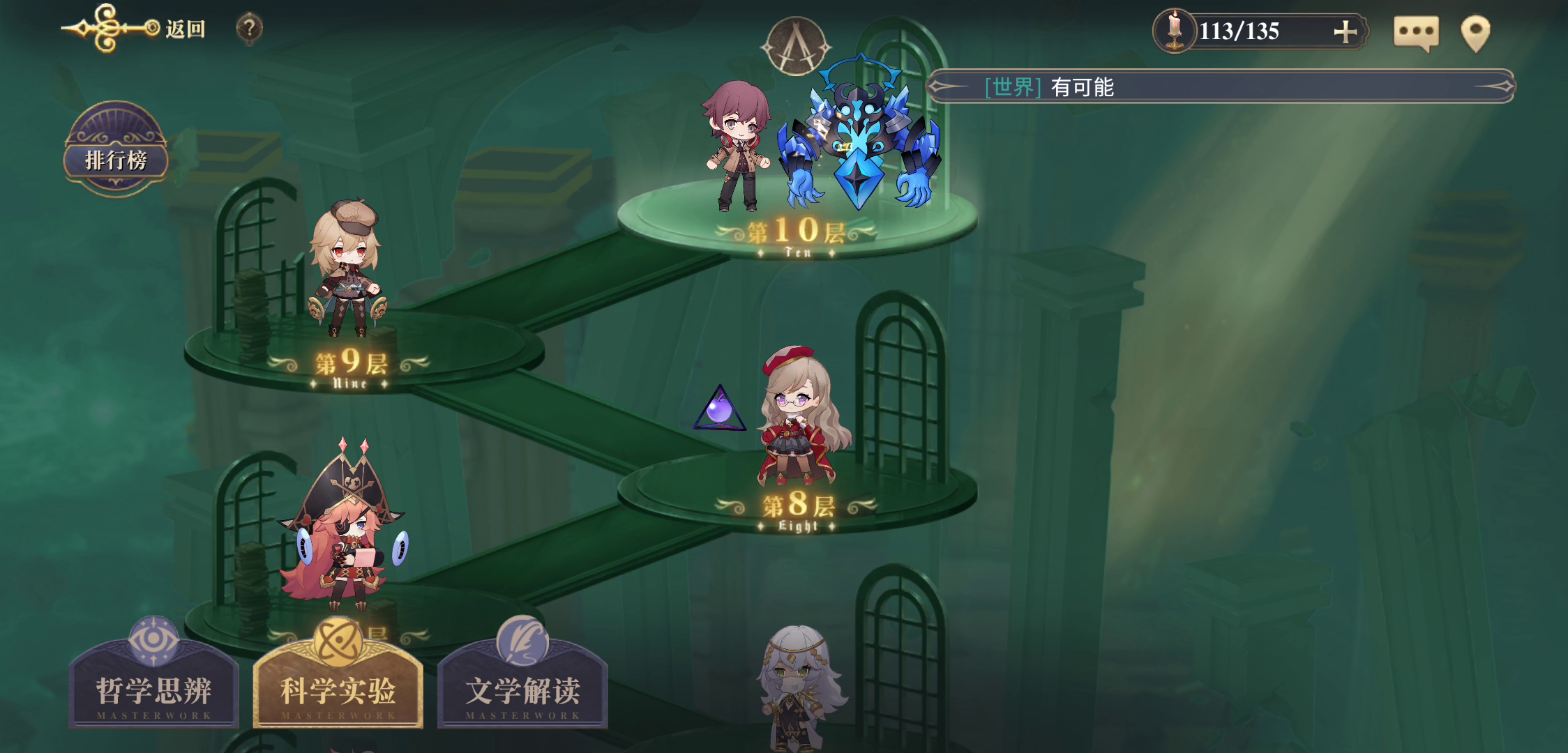
Task: Click the golden key ornament beside 返回
Action: coord(105,26)
